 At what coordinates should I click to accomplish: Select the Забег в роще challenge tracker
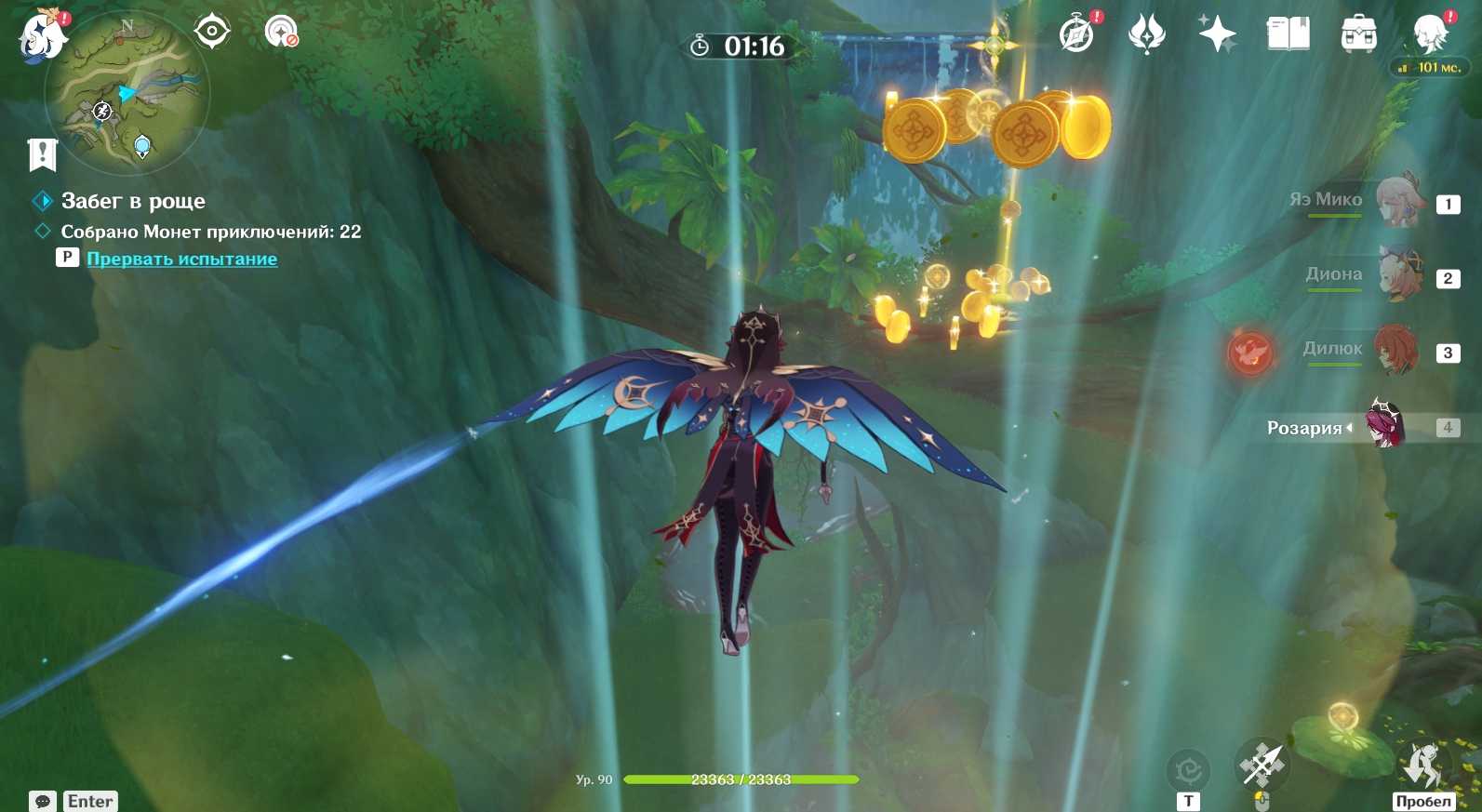point(133,201)
